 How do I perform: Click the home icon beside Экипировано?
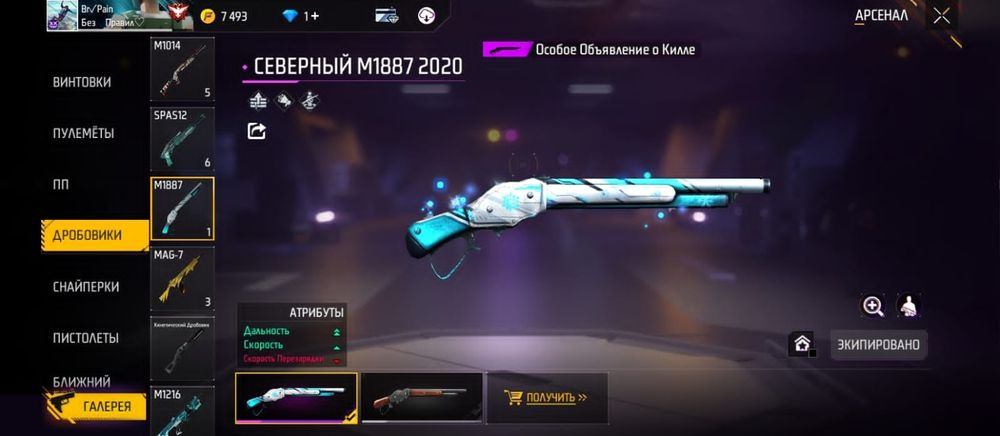[802, 344]
